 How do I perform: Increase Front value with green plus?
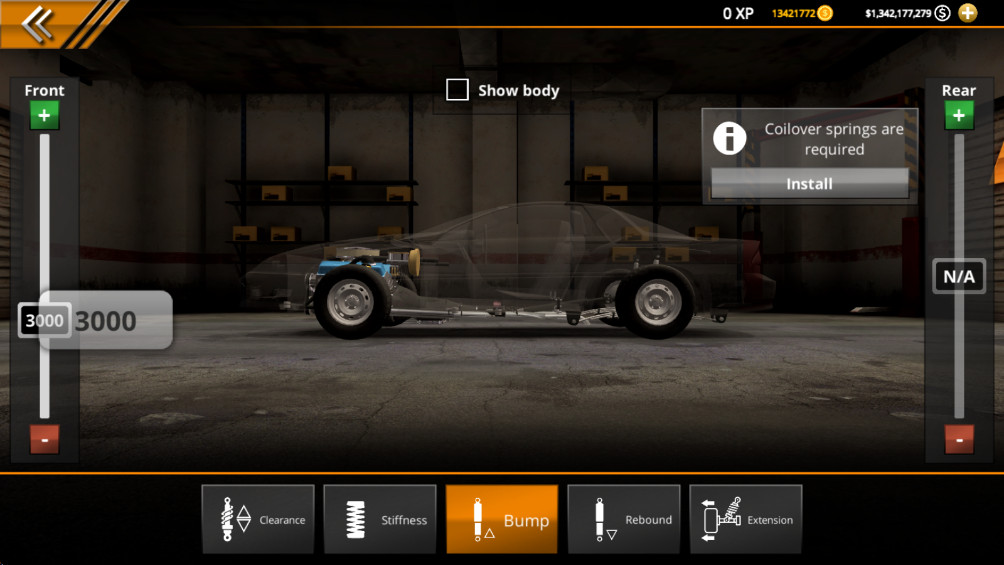tap(44, 116)
